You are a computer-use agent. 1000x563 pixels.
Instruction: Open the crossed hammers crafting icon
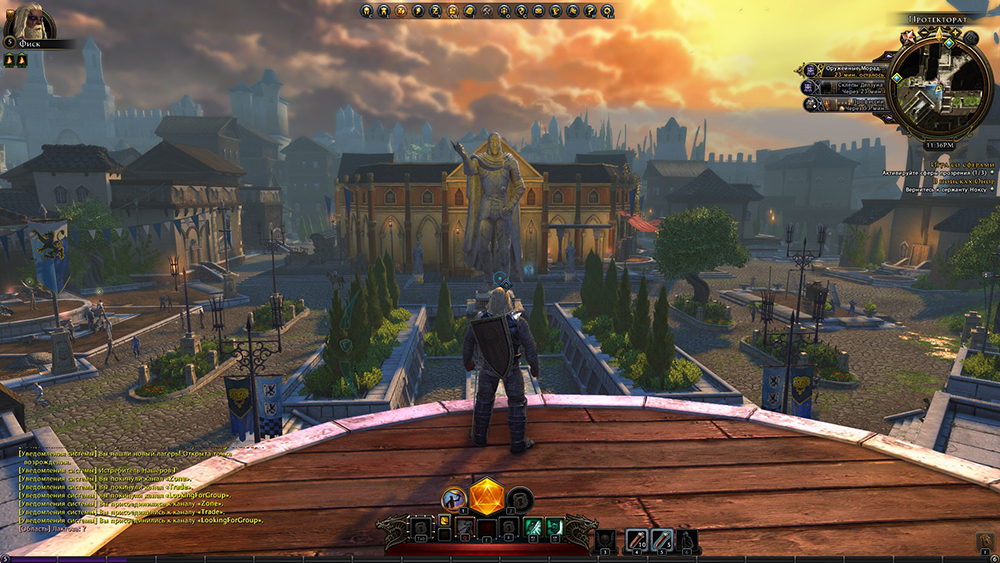487,11
